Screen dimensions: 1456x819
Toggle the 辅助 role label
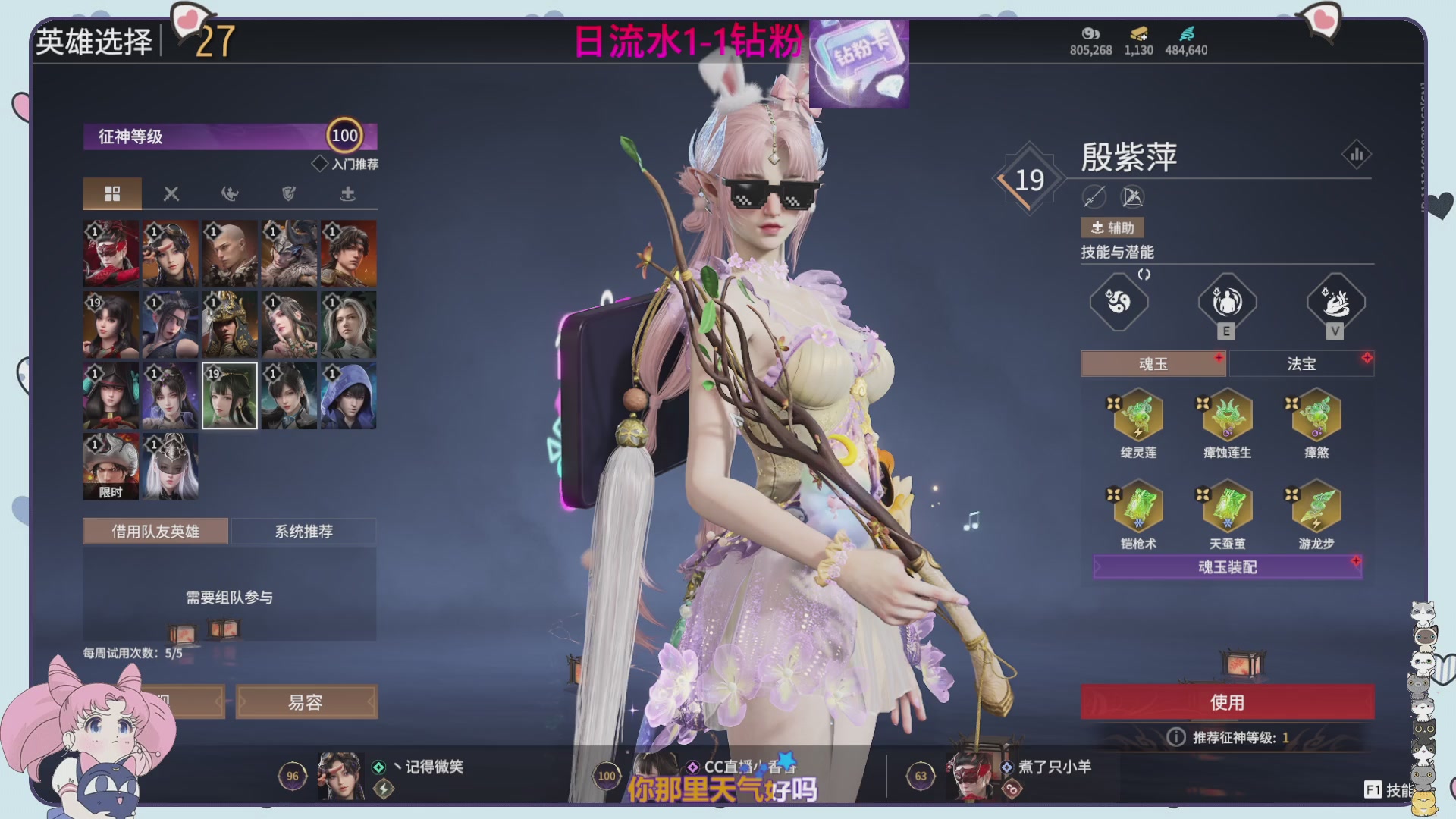coord(1112,227)
